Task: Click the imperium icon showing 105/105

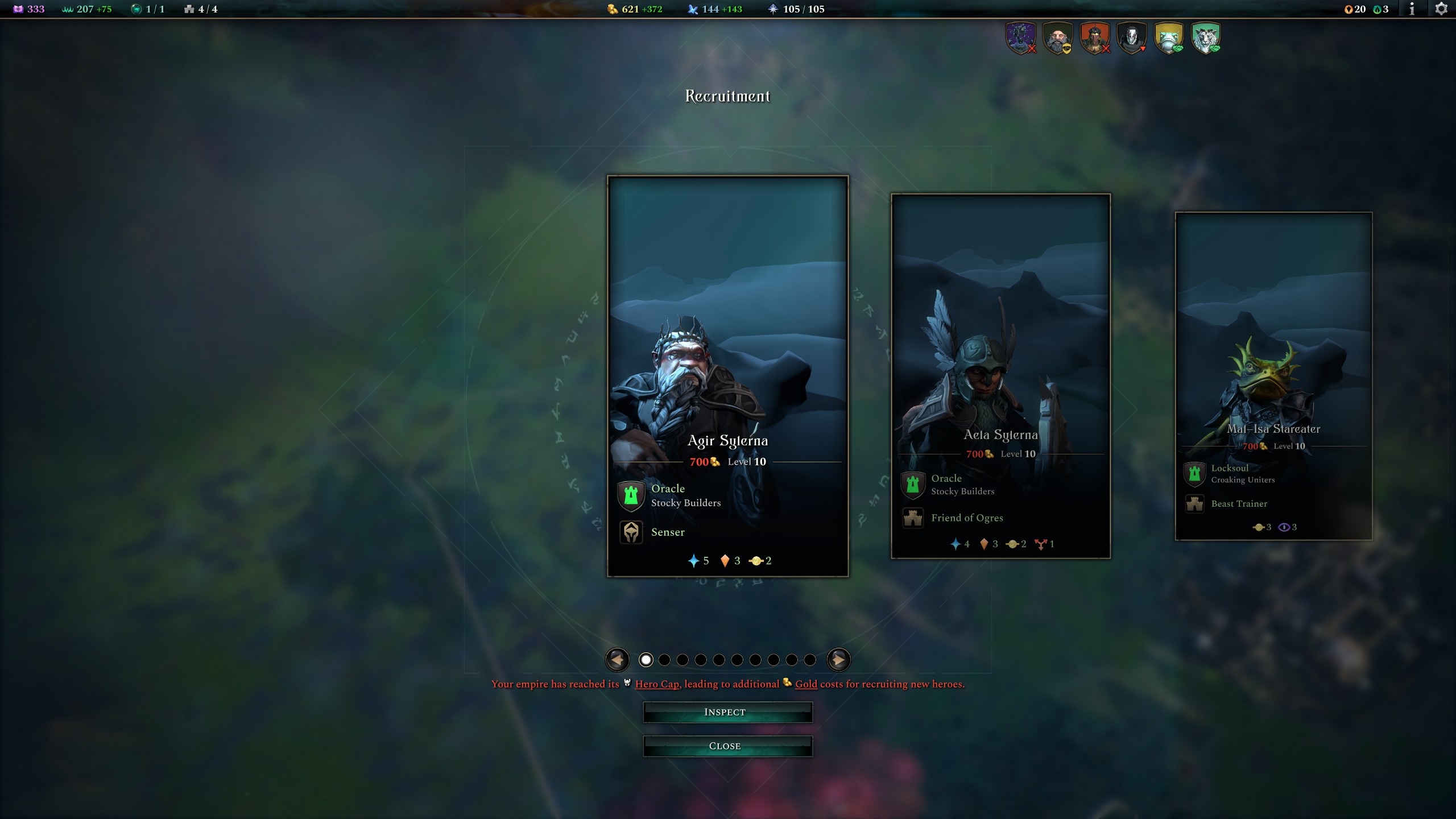Action: click(773, 9)
